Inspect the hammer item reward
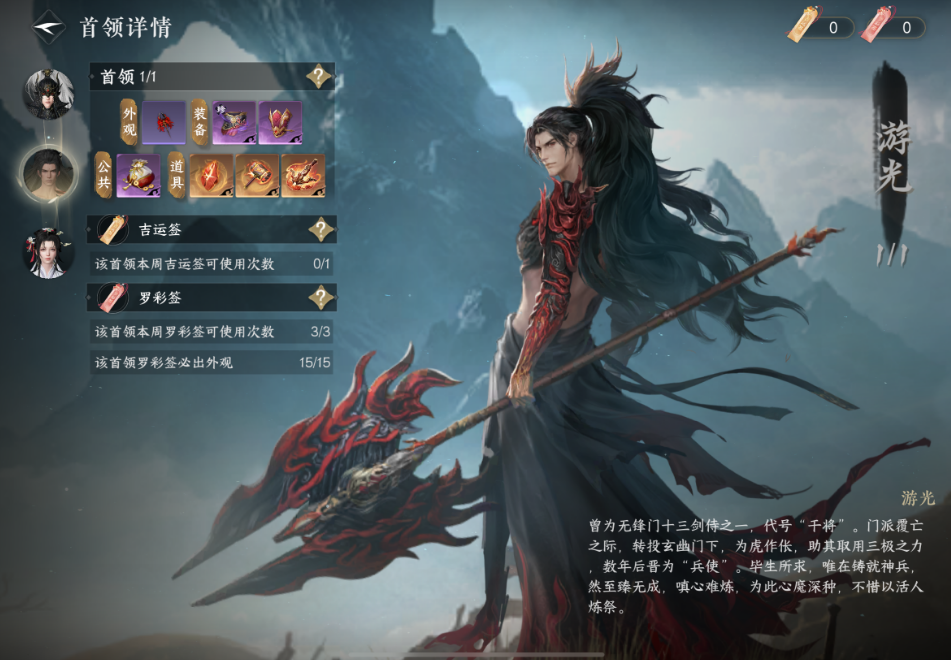 tap(257, 175)
